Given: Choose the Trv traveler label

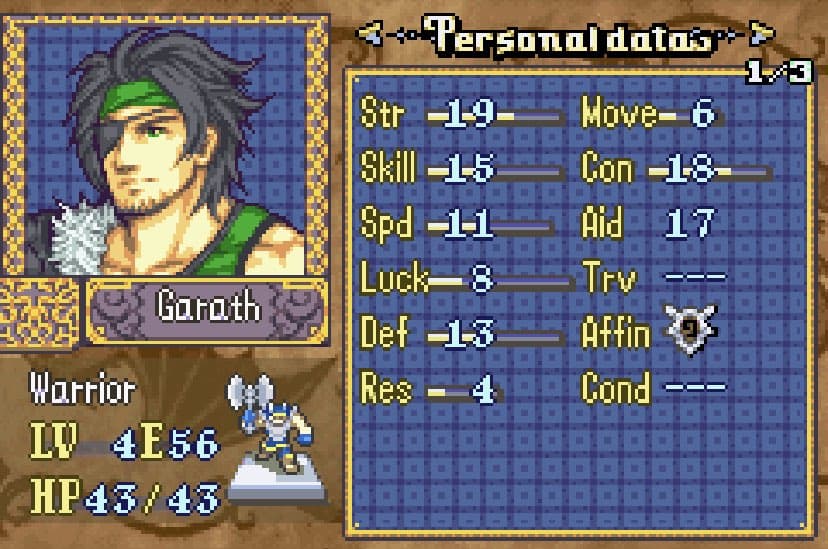Looking at the screenshot, I should click(606, 279).
